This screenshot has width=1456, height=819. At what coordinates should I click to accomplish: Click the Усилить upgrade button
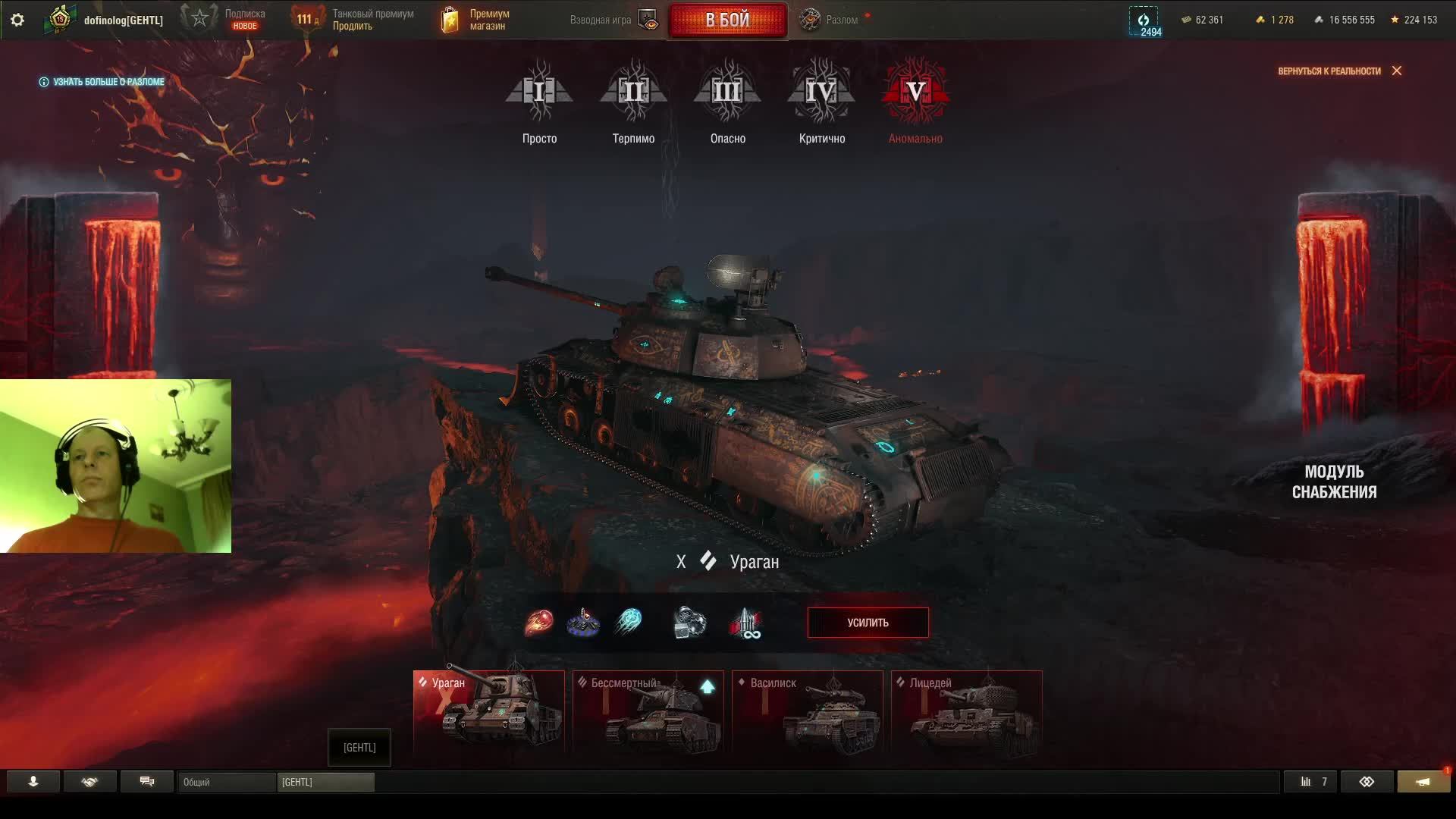point(868,623)
